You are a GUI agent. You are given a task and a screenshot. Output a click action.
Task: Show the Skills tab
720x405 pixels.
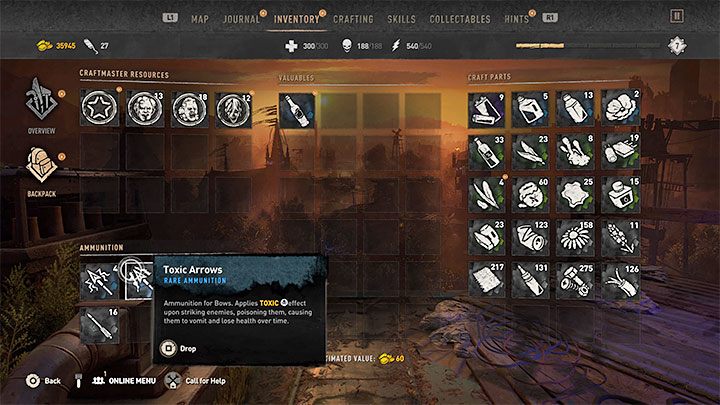pos(401,18)
